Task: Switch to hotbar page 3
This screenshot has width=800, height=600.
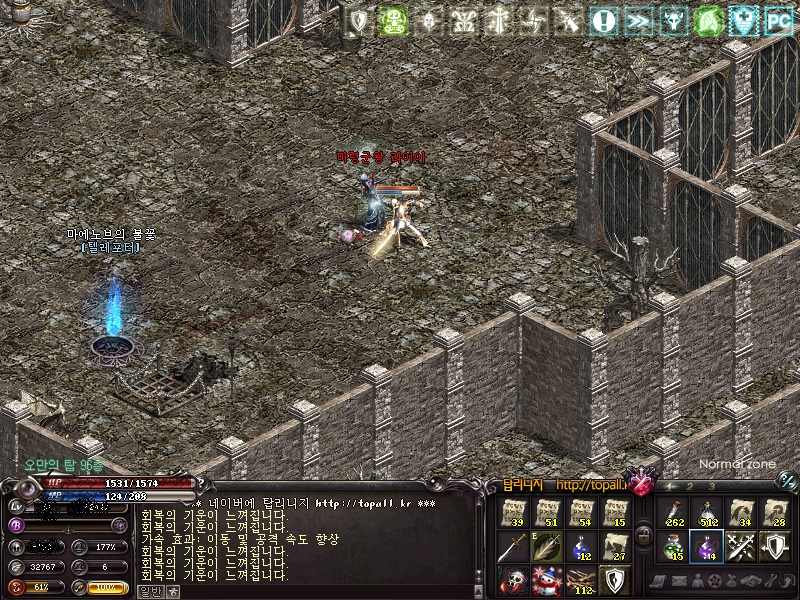Action: [711, 487]
